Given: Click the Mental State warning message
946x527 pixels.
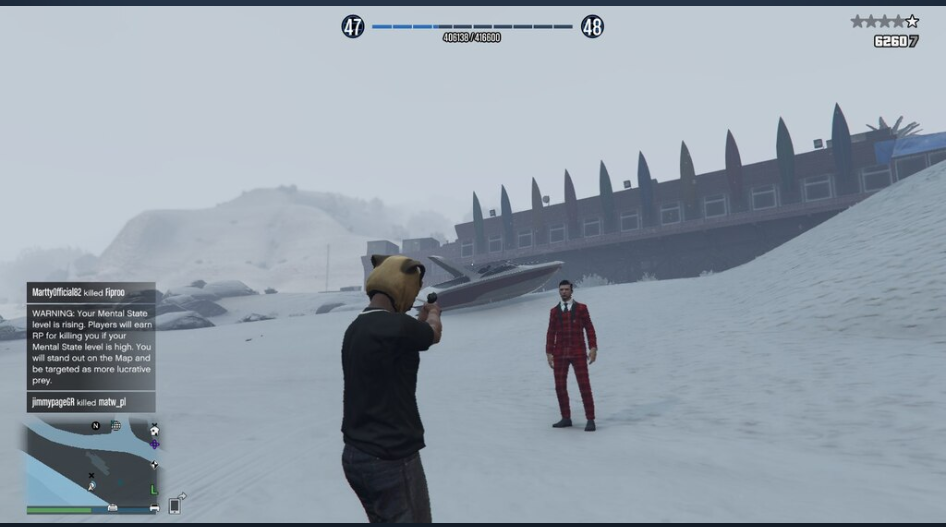Looking at the screenshot, I should tap(91, 346).
